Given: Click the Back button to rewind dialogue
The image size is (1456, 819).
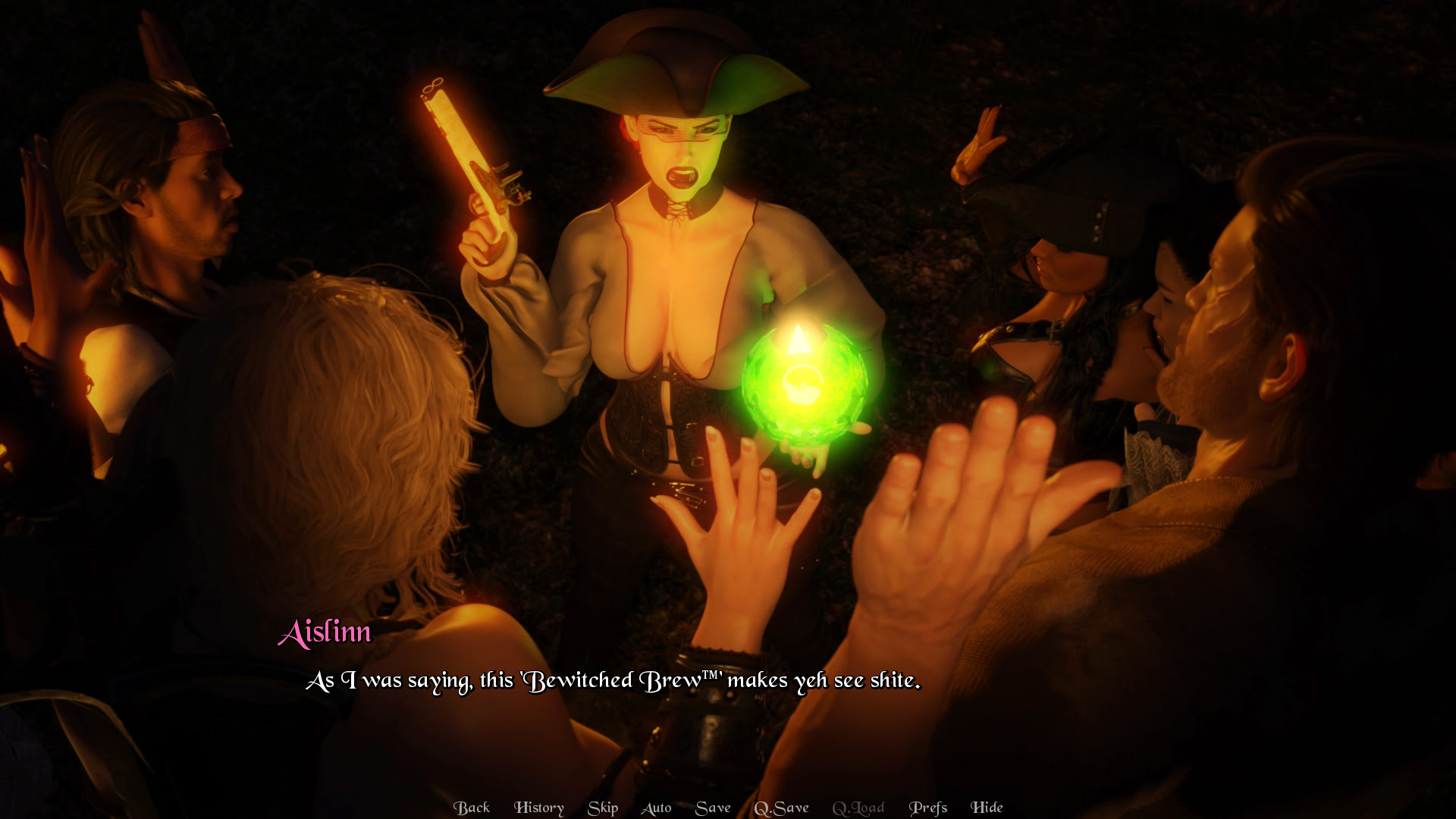Looking at the screenshot, I should pos(472,808).
